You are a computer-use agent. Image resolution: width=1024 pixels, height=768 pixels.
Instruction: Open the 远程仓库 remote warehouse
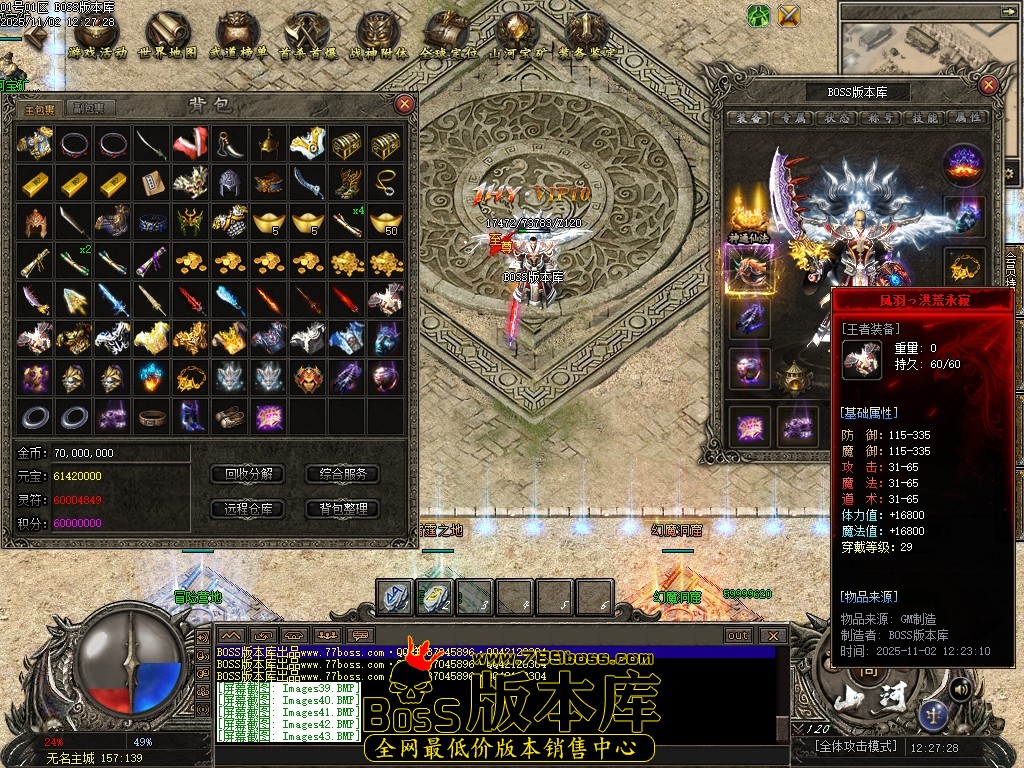[249, 508]
